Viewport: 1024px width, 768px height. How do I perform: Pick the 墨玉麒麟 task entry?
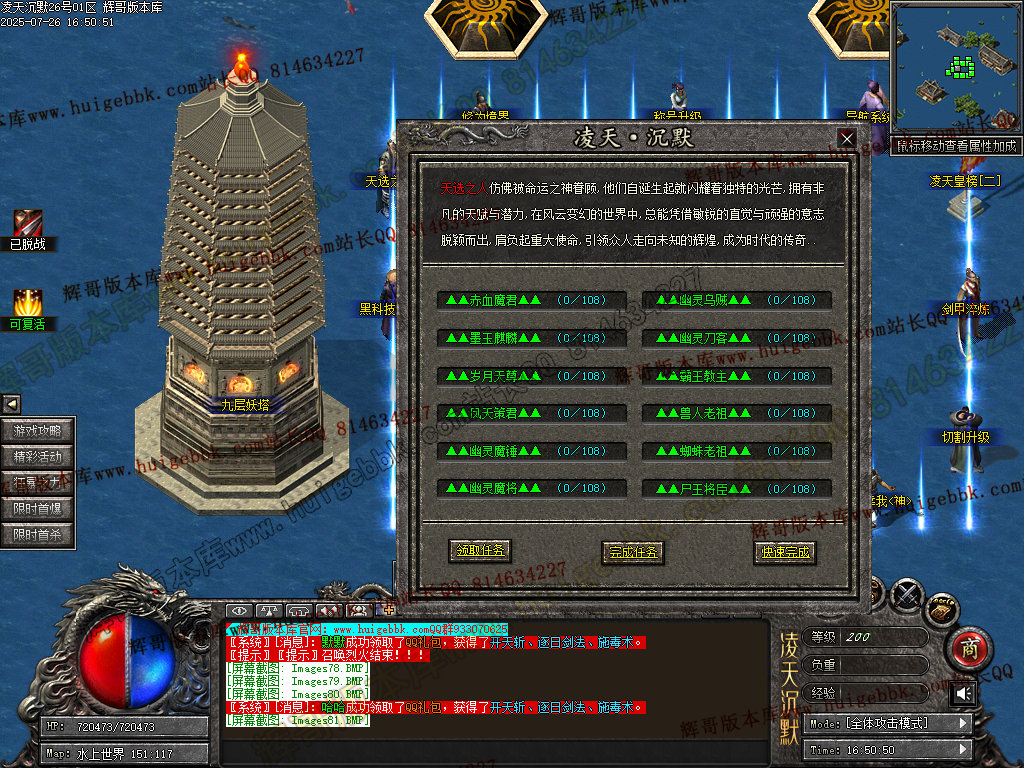tap(531, 338)
